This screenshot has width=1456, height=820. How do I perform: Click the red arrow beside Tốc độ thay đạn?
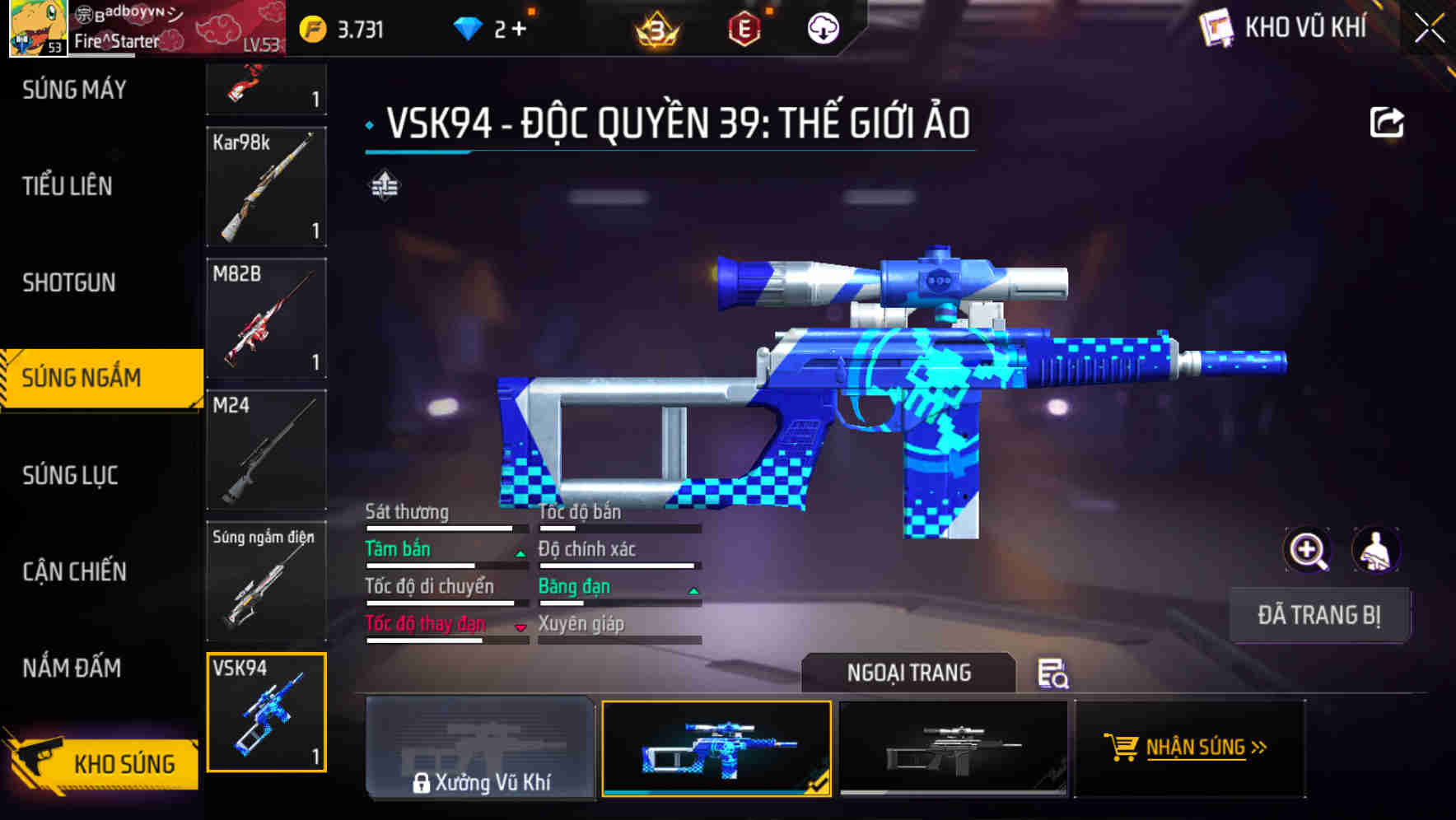[x=520, y=628]
